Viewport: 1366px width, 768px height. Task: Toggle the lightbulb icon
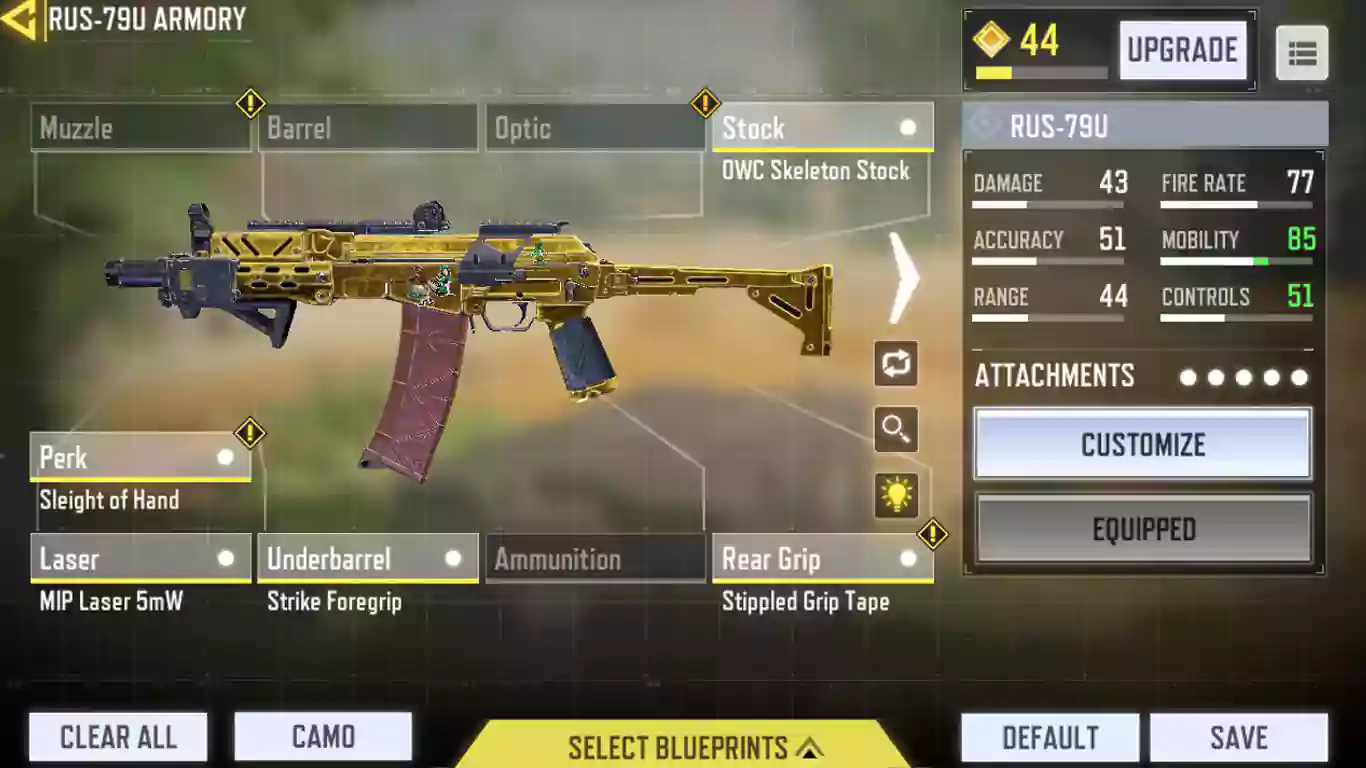pyautogui.click(x=895, y=495)
